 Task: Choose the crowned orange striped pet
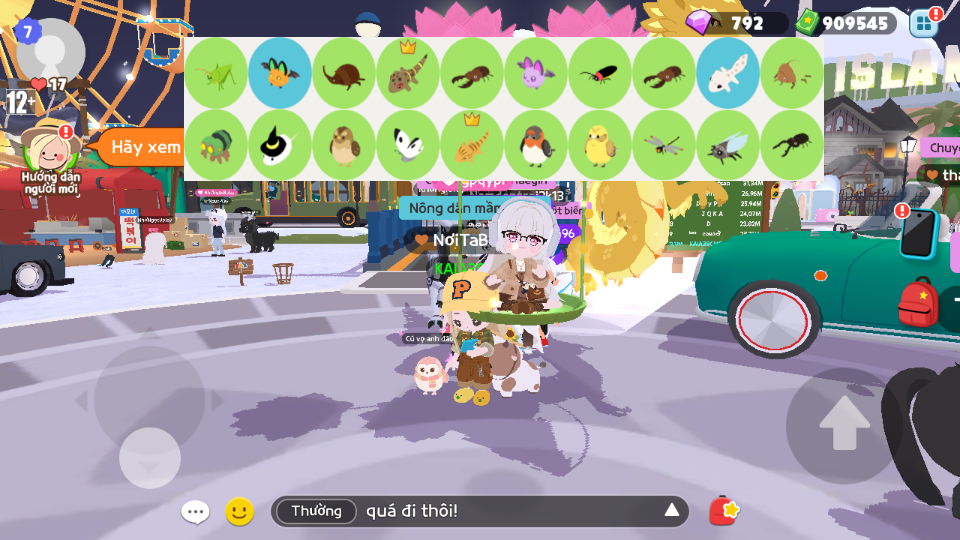pos(472,145)
